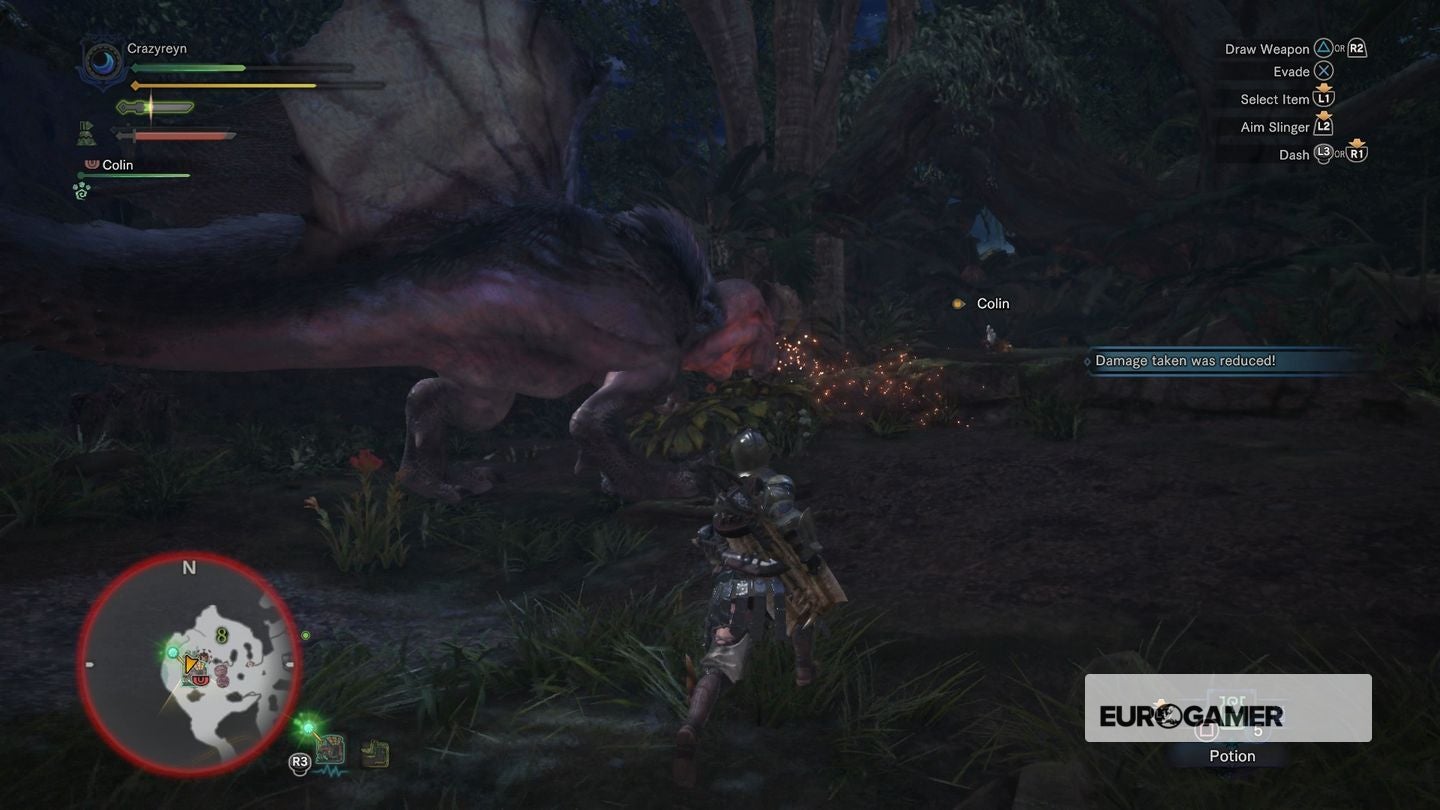Toggle monster target lock with the R3 icon
Screen dimensions: 1440x810
(301, 760)
